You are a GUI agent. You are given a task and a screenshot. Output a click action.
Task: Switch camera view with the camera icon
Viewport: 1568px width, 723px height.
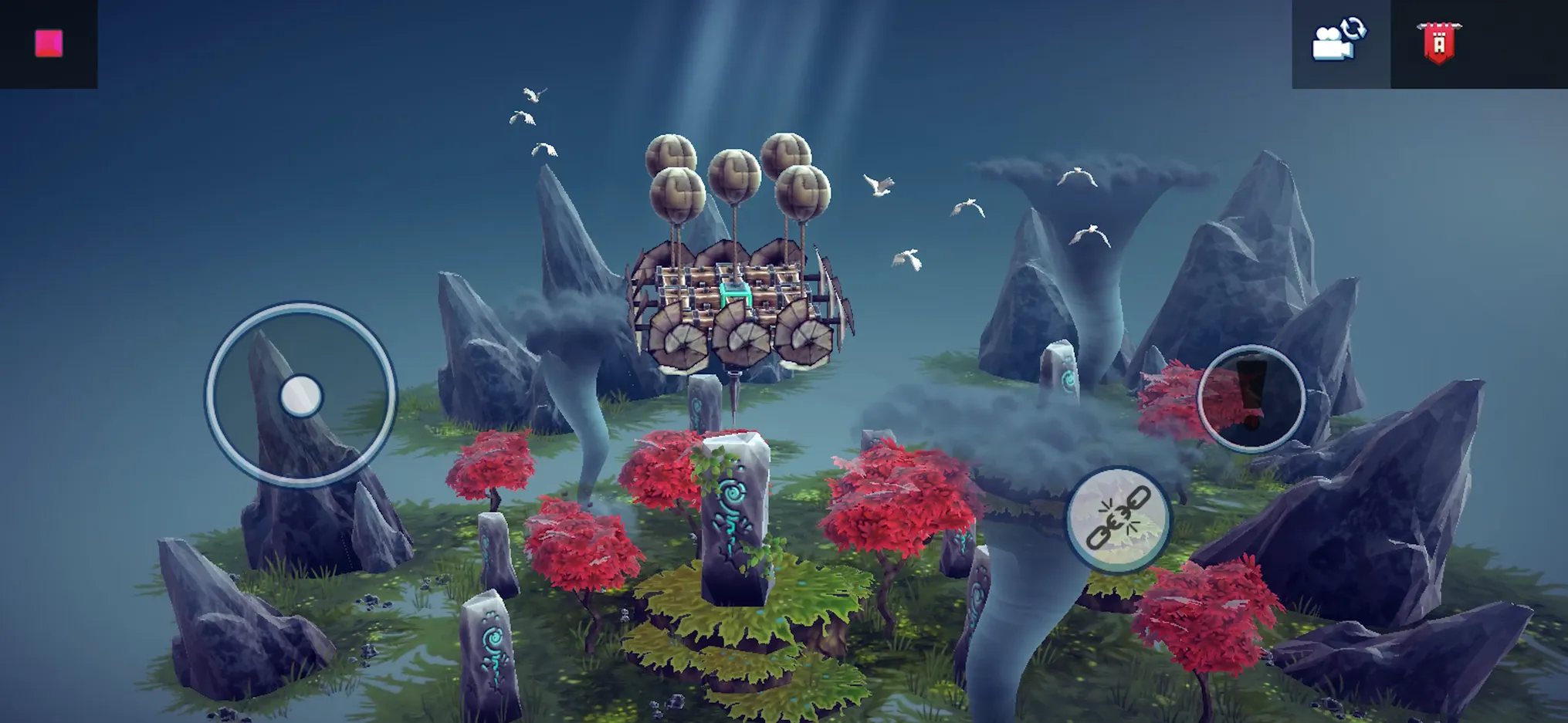1339,40
